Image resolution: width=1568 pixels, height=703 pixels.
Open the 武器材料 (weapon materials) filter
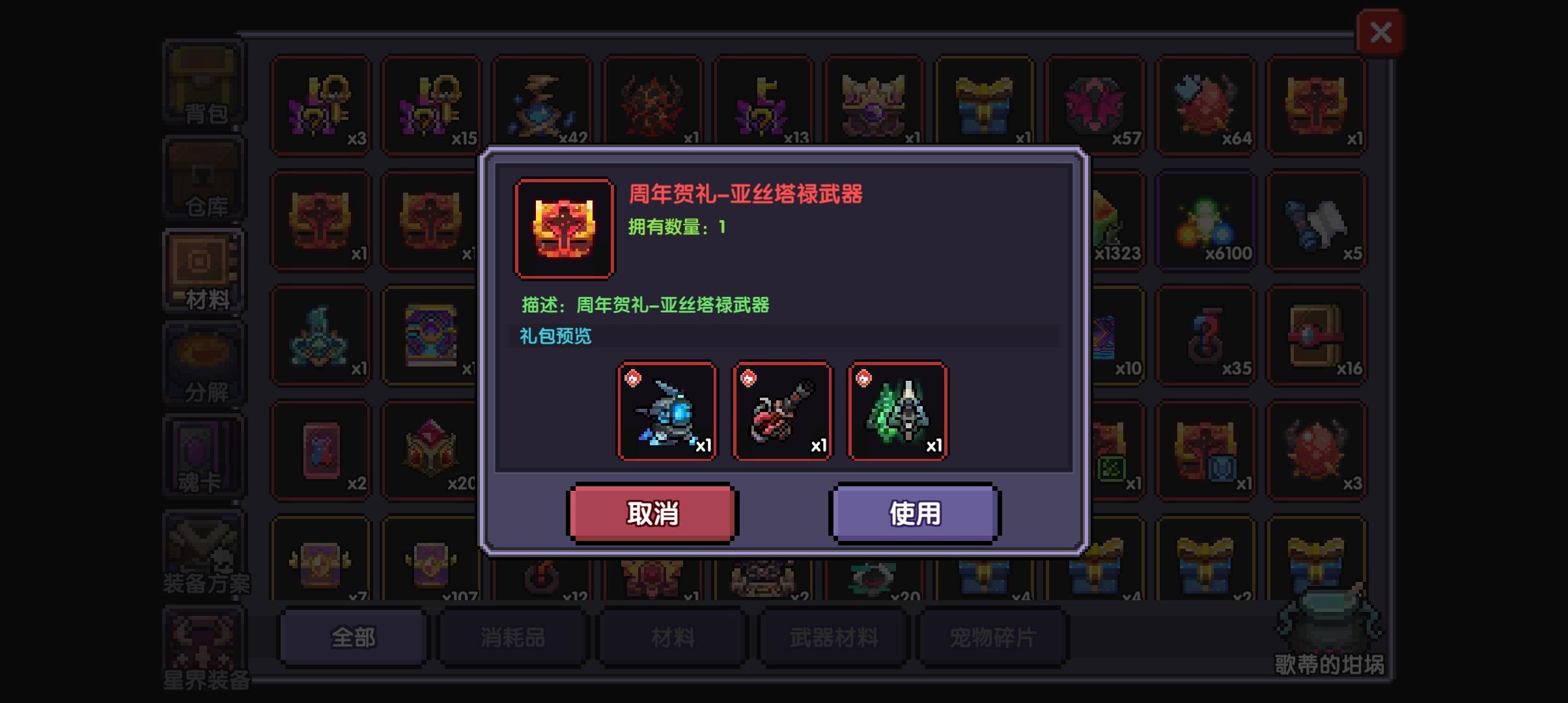(x=832, y=638)
